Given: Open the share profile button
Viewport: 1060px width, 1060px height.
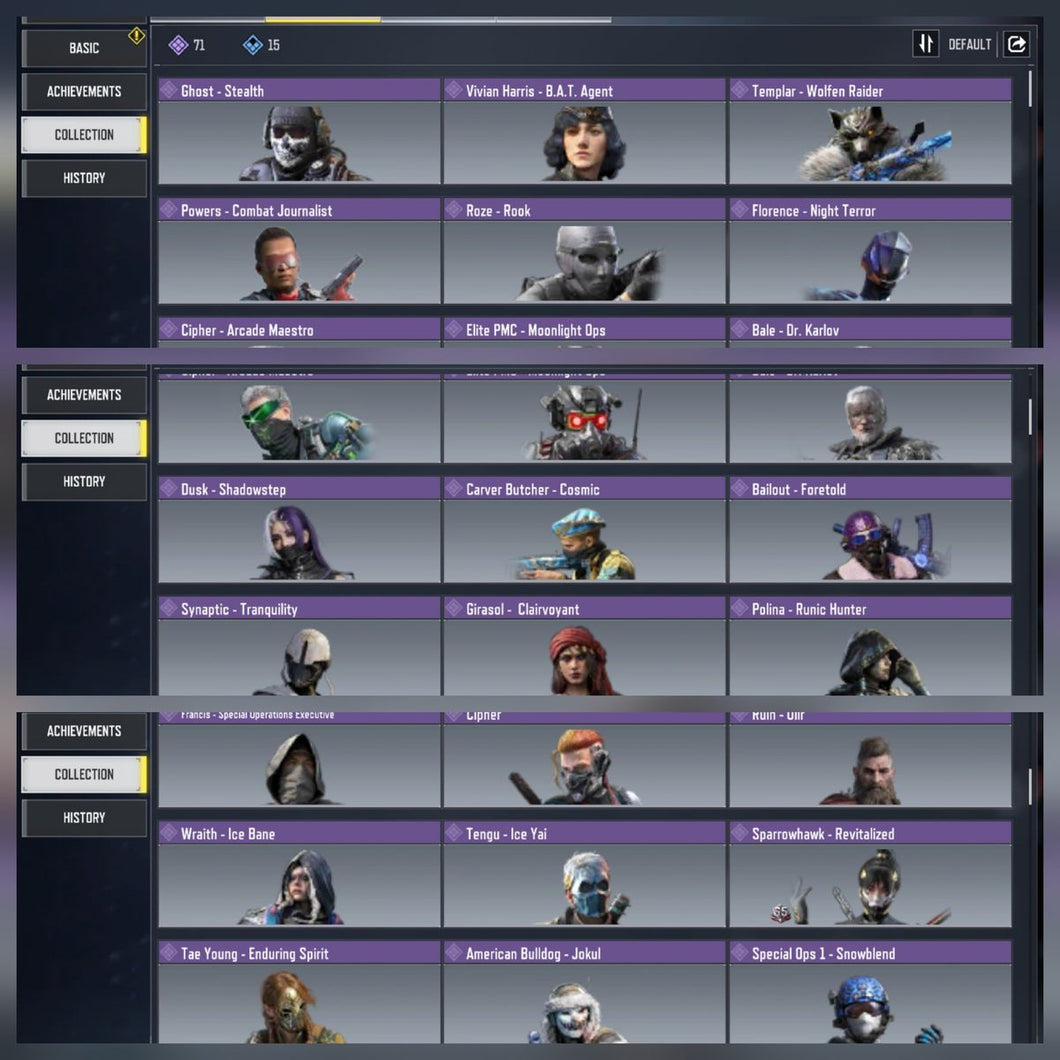Looking at the screenshot, I should [1016, 44].
